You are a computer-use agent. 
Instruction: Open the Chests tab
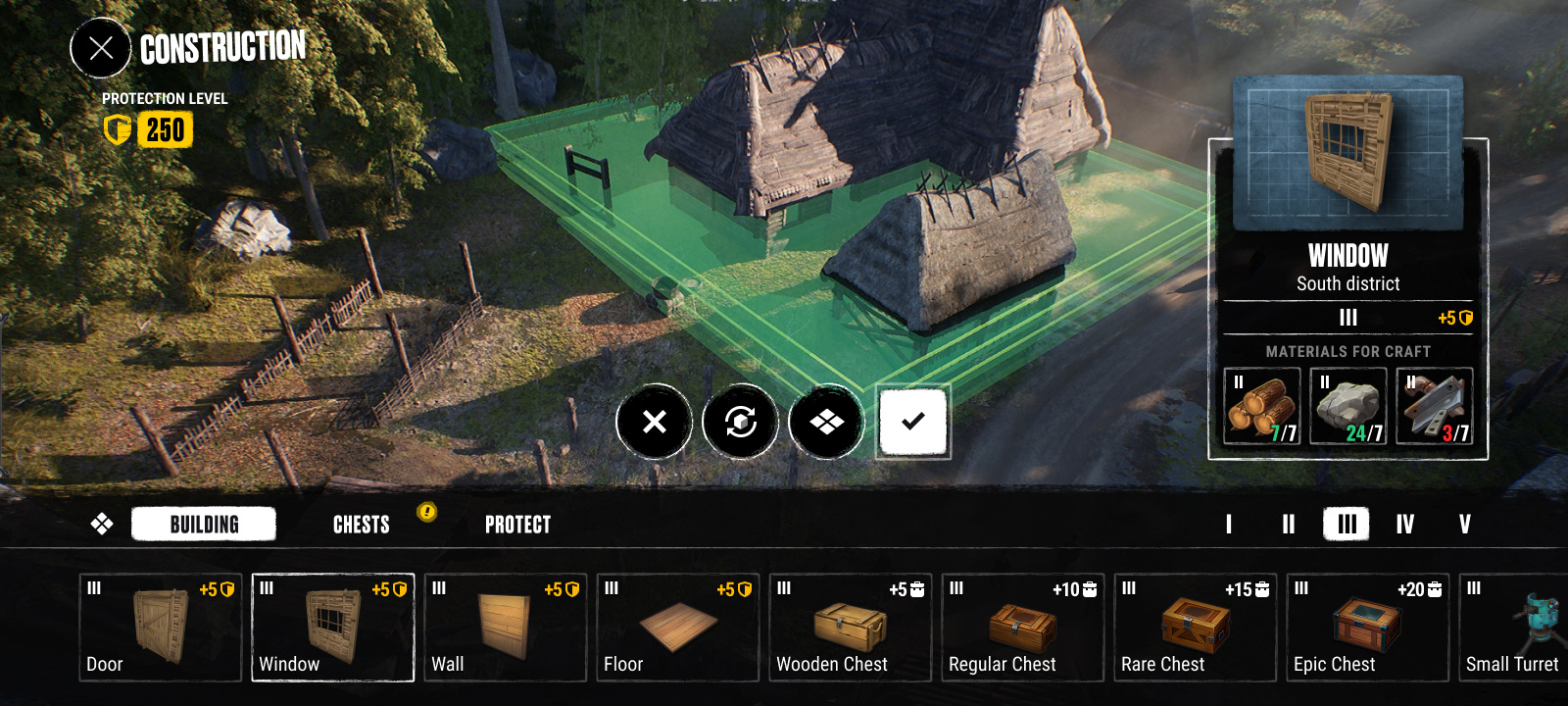click(x=362, y=525)
